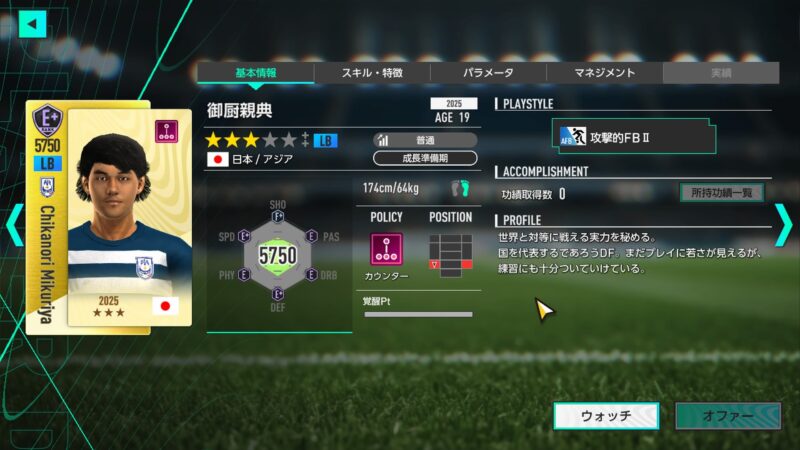Screen dimensions: 800x450
Task: Select the パラメータ tab
Action: [x=488, y=73]
